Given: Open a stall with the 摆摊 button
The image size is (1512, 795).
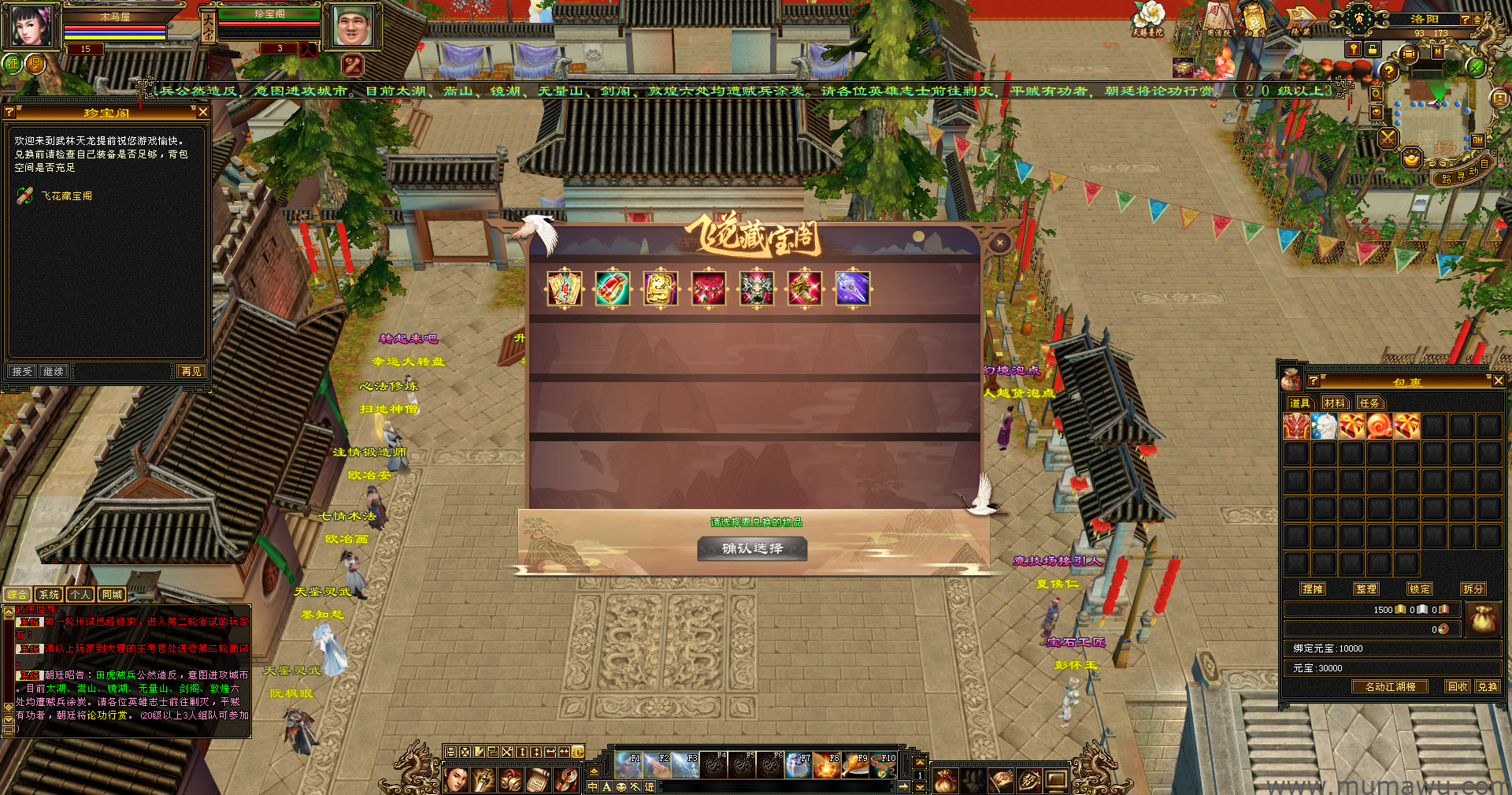Looking at the screenshot, I should coord(1313,589).
